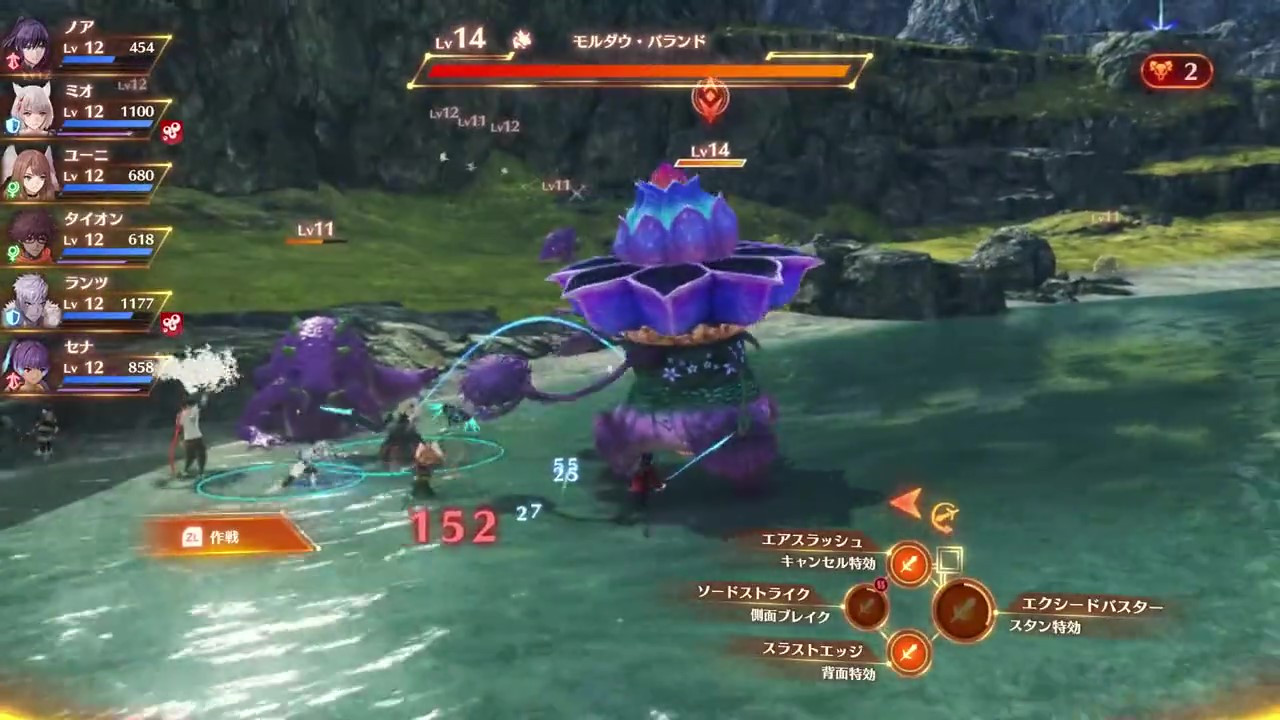Select Noah's party portrait
Image resolution: width=1280 pixels, height=720 pixels.
(29, 46)
